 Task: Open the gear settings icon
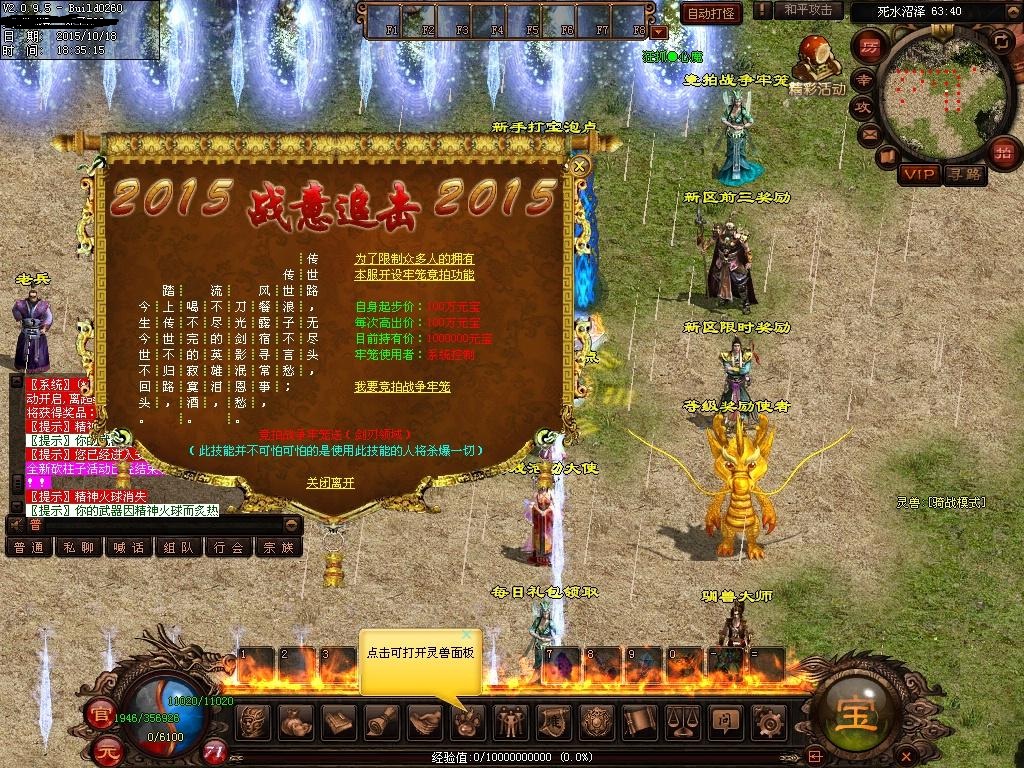pos(767,721)
